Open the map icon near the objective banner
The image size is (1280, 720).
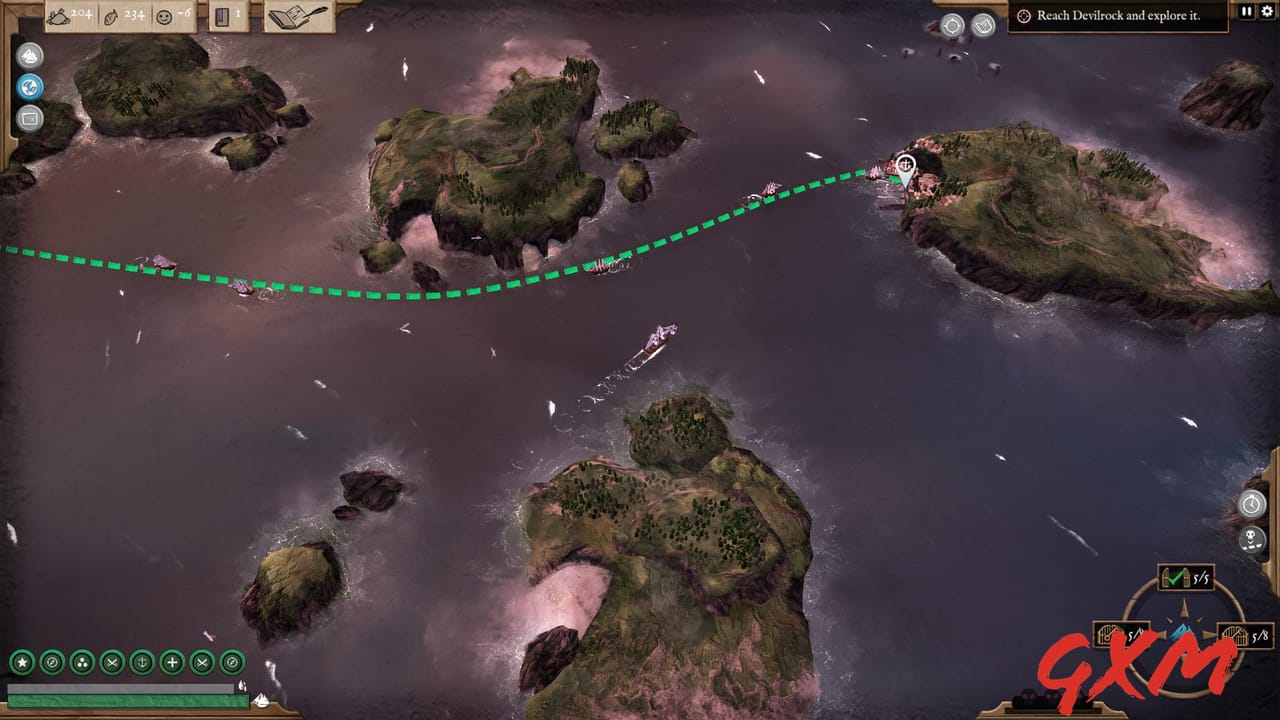982,23
